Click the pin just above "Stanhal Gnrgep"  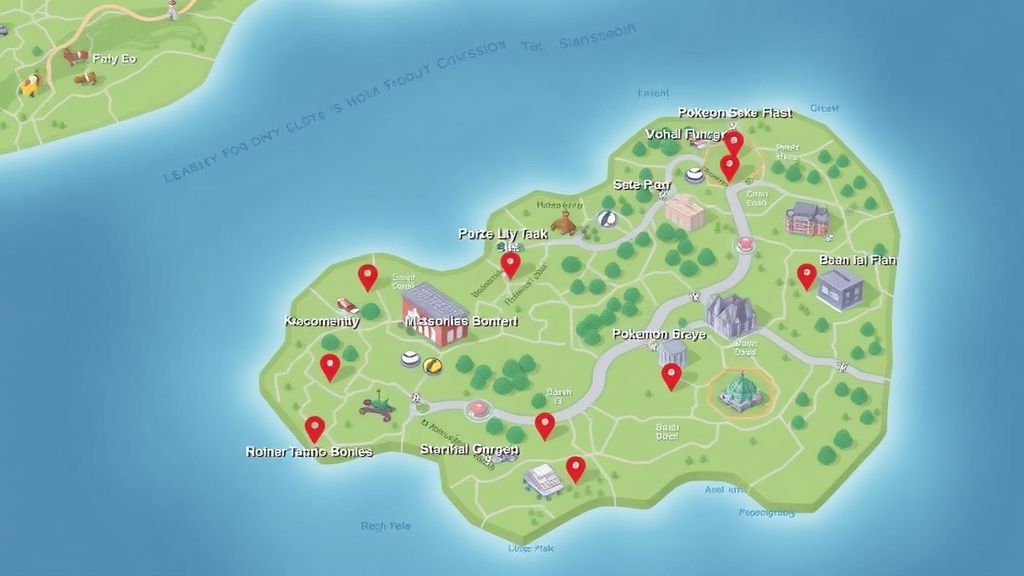[544, 425]
